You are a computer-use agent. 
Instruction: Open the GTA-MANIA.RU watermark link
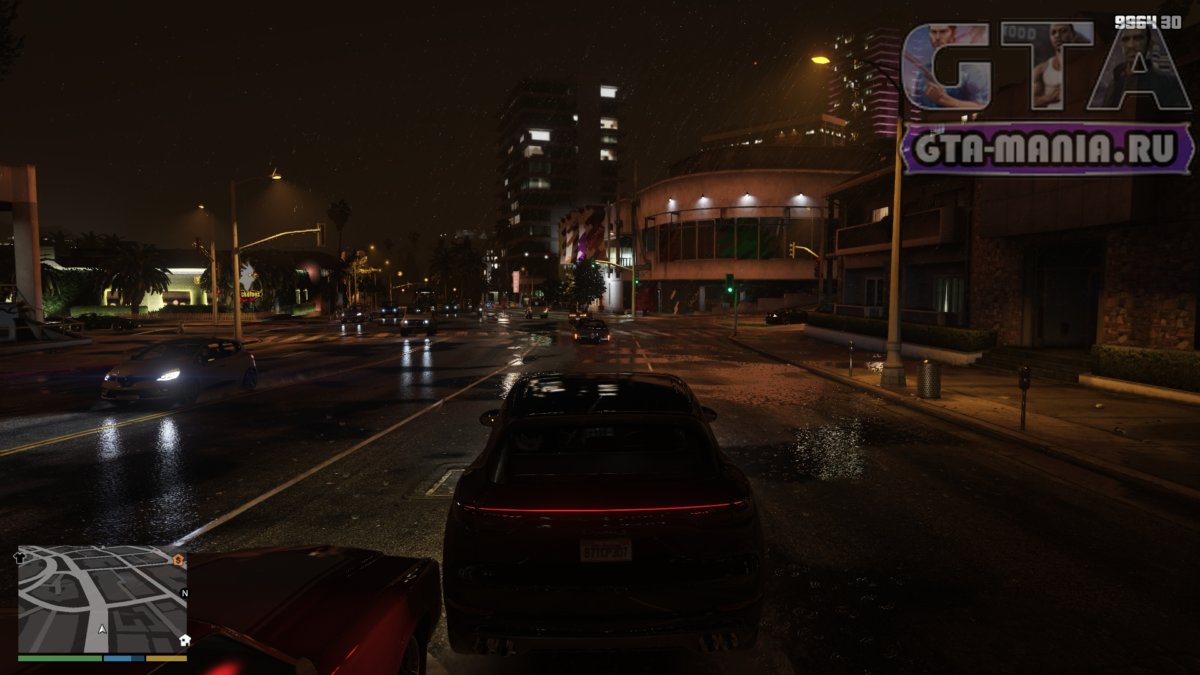pos(1046,149)
